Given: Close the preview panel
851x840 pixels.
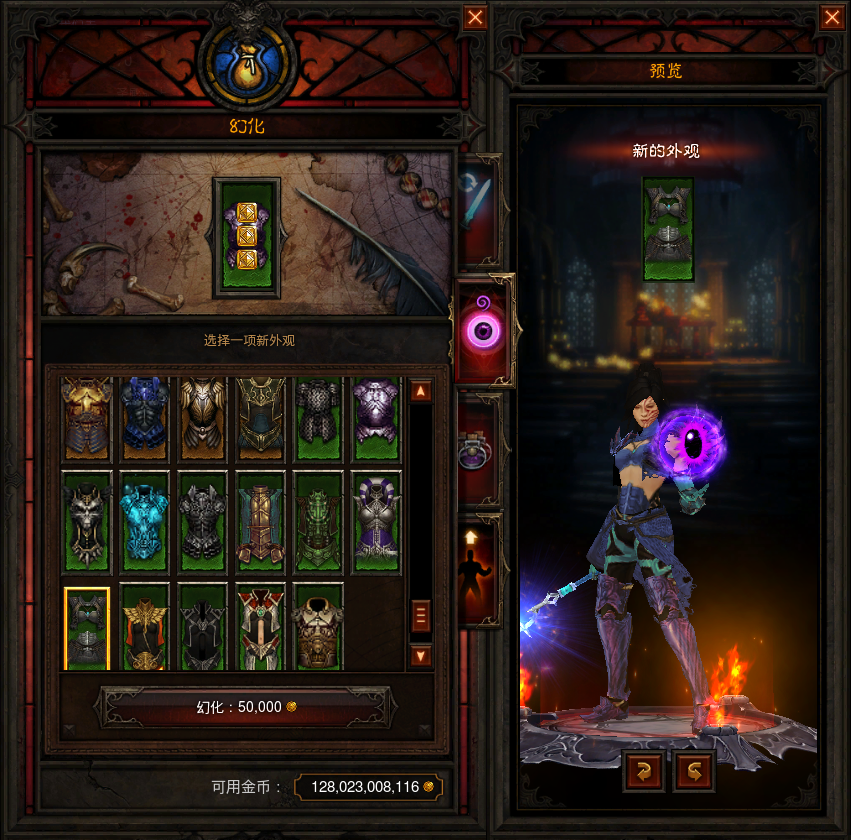Looking at the screenshot, I should pyautogui.click(x=831, y=18).
